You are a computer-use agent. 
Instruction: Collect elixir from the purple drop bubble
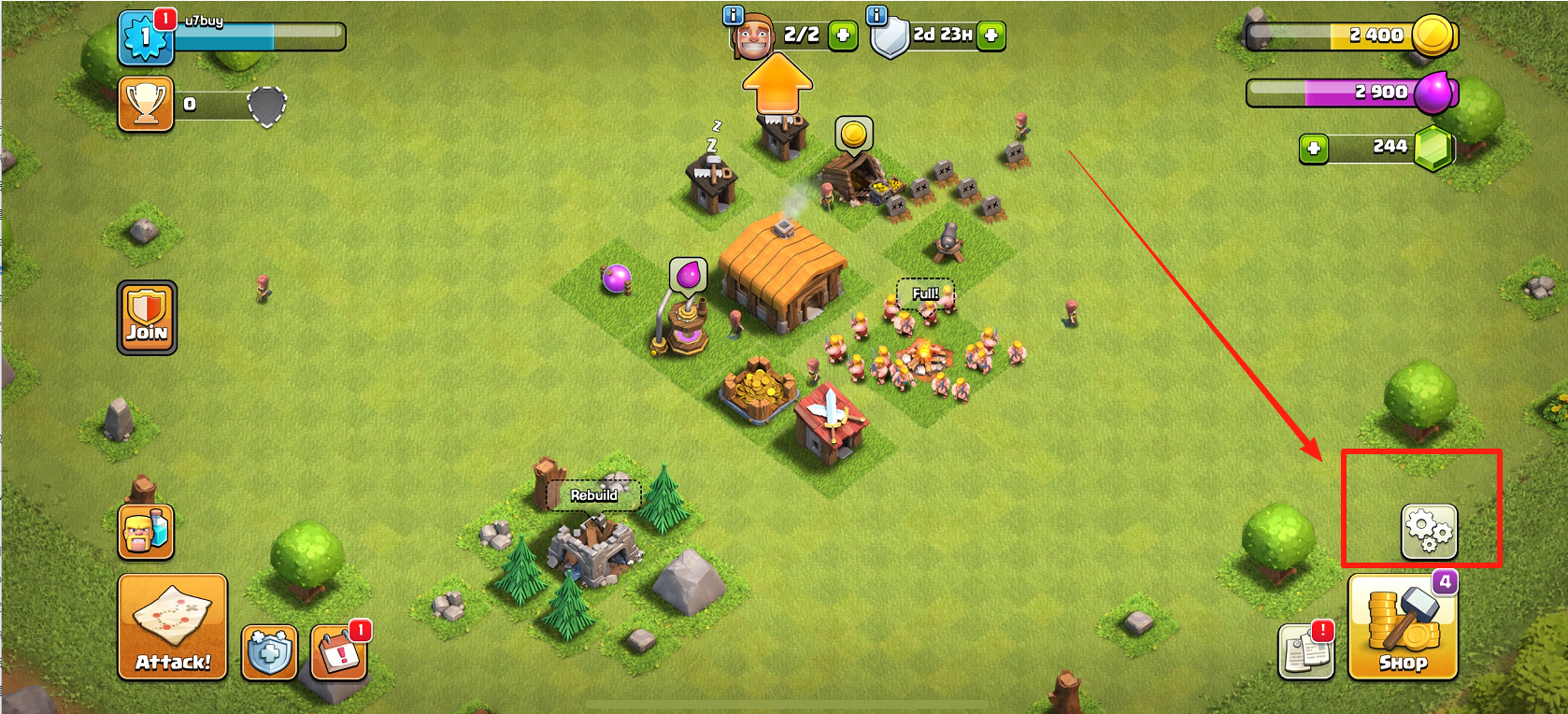689,275
